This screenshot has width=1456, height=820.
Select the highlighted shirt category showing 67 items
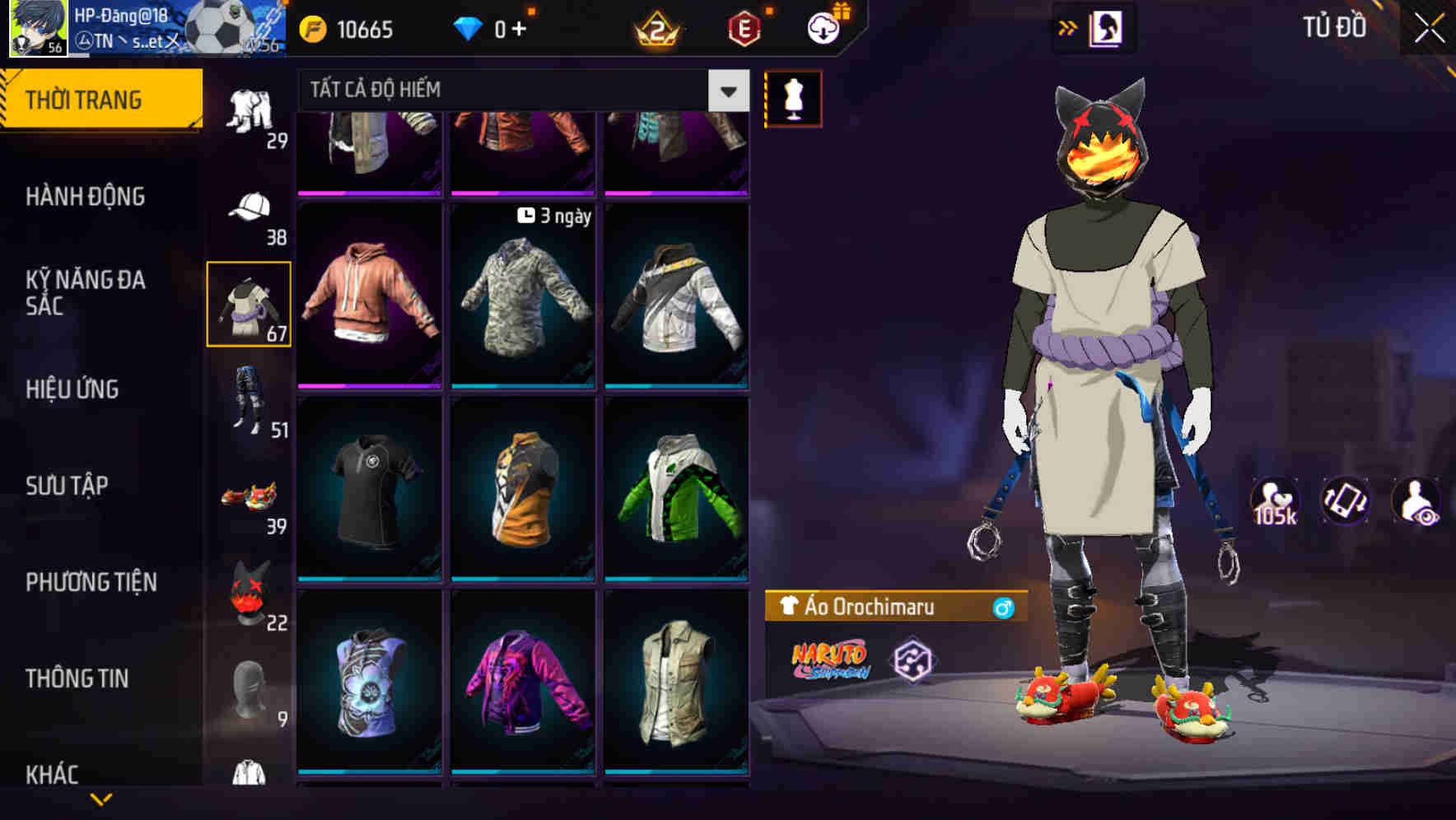click(250, 303)
